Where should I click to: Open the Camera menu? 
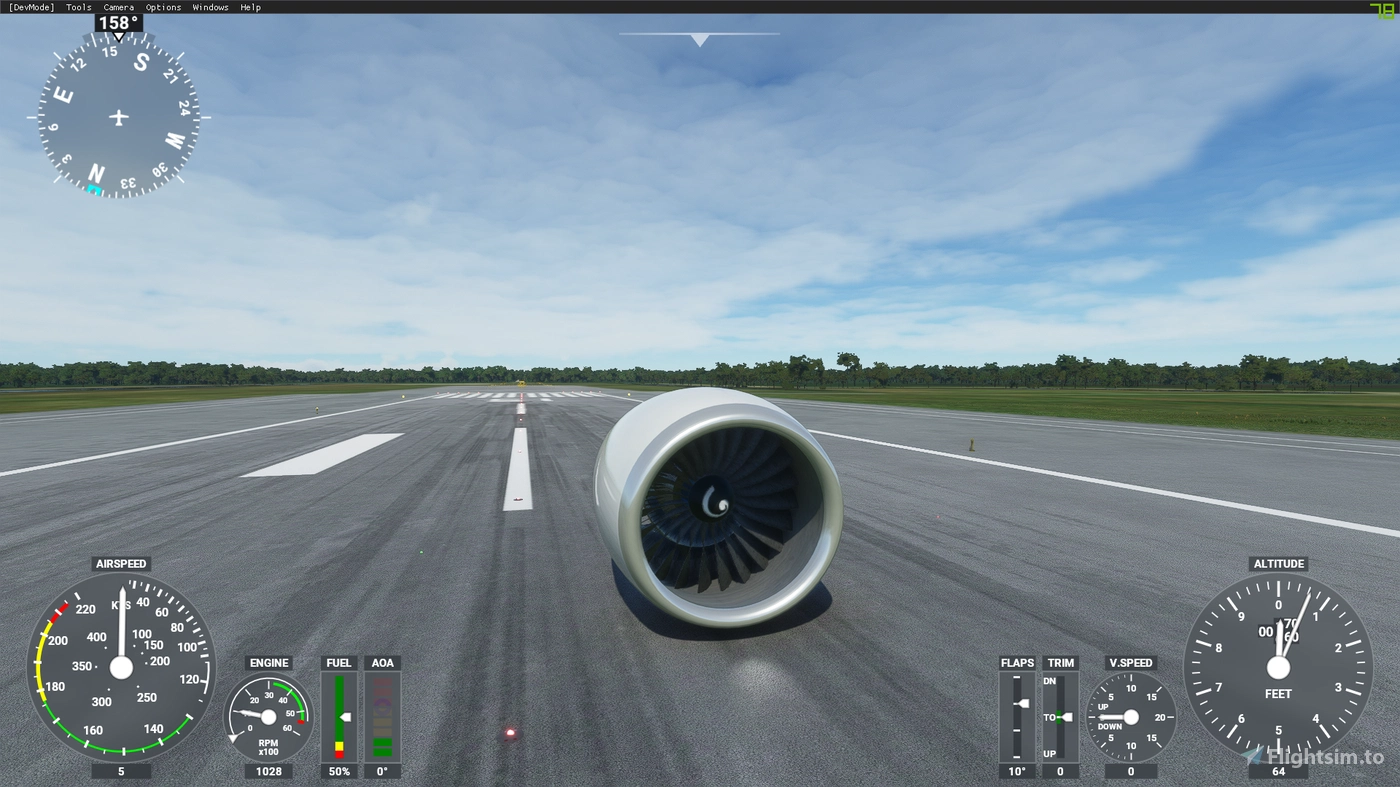click(x=117, y=7)
